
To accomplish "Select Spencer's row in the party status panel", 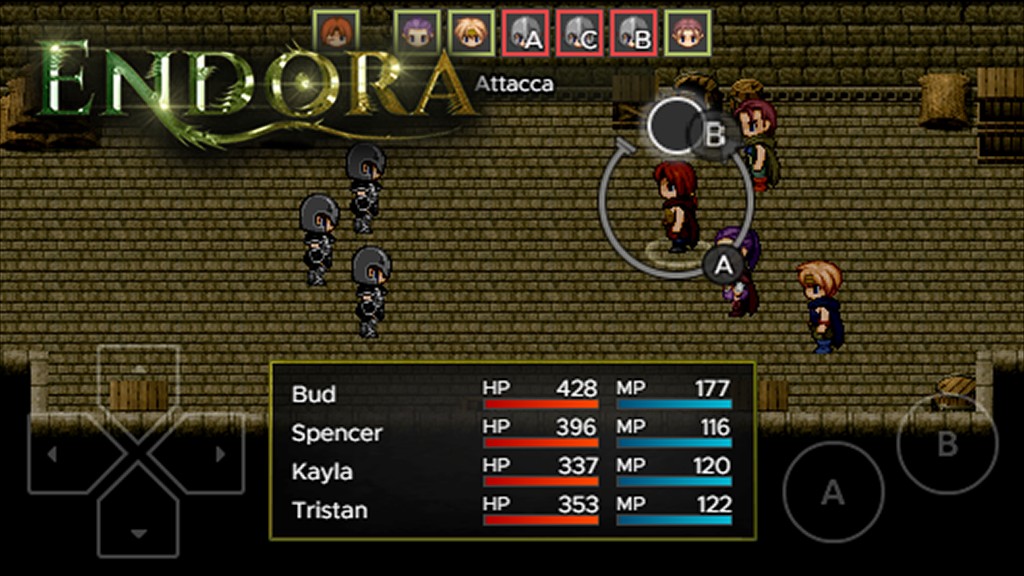I will [511, 434].
